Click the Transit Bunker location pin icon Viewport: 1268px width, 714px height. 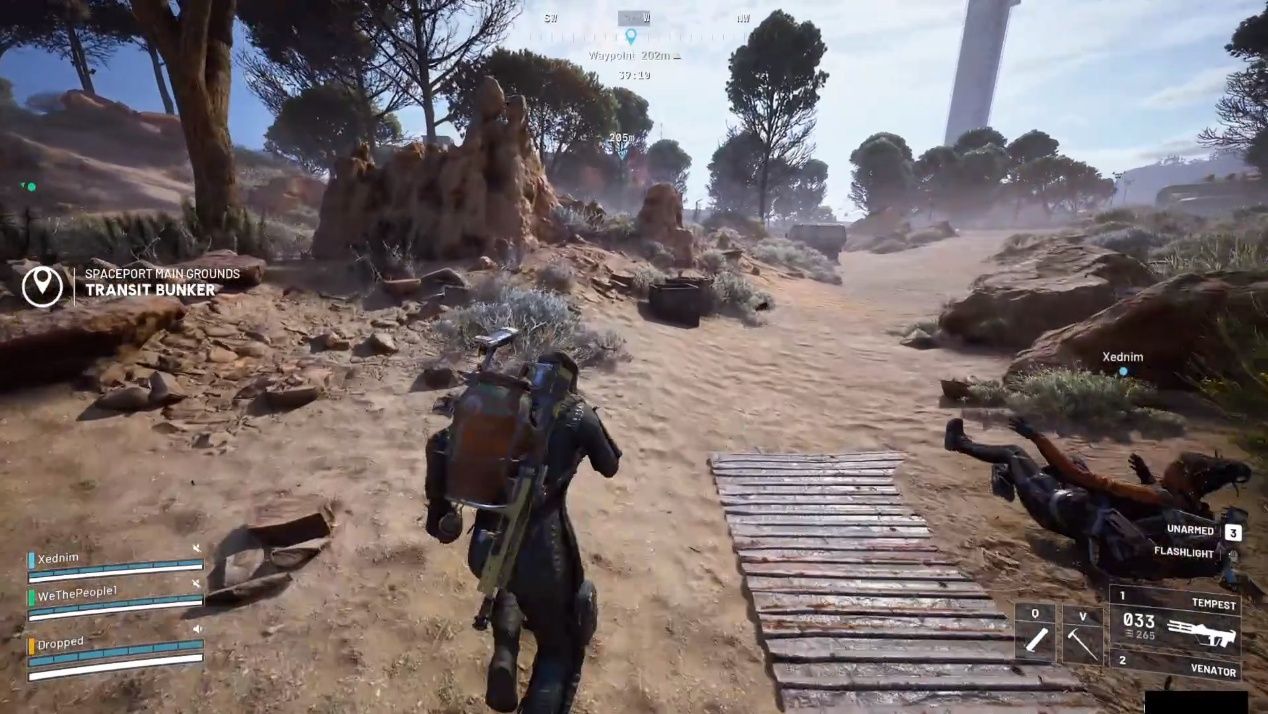coord(42,284)
